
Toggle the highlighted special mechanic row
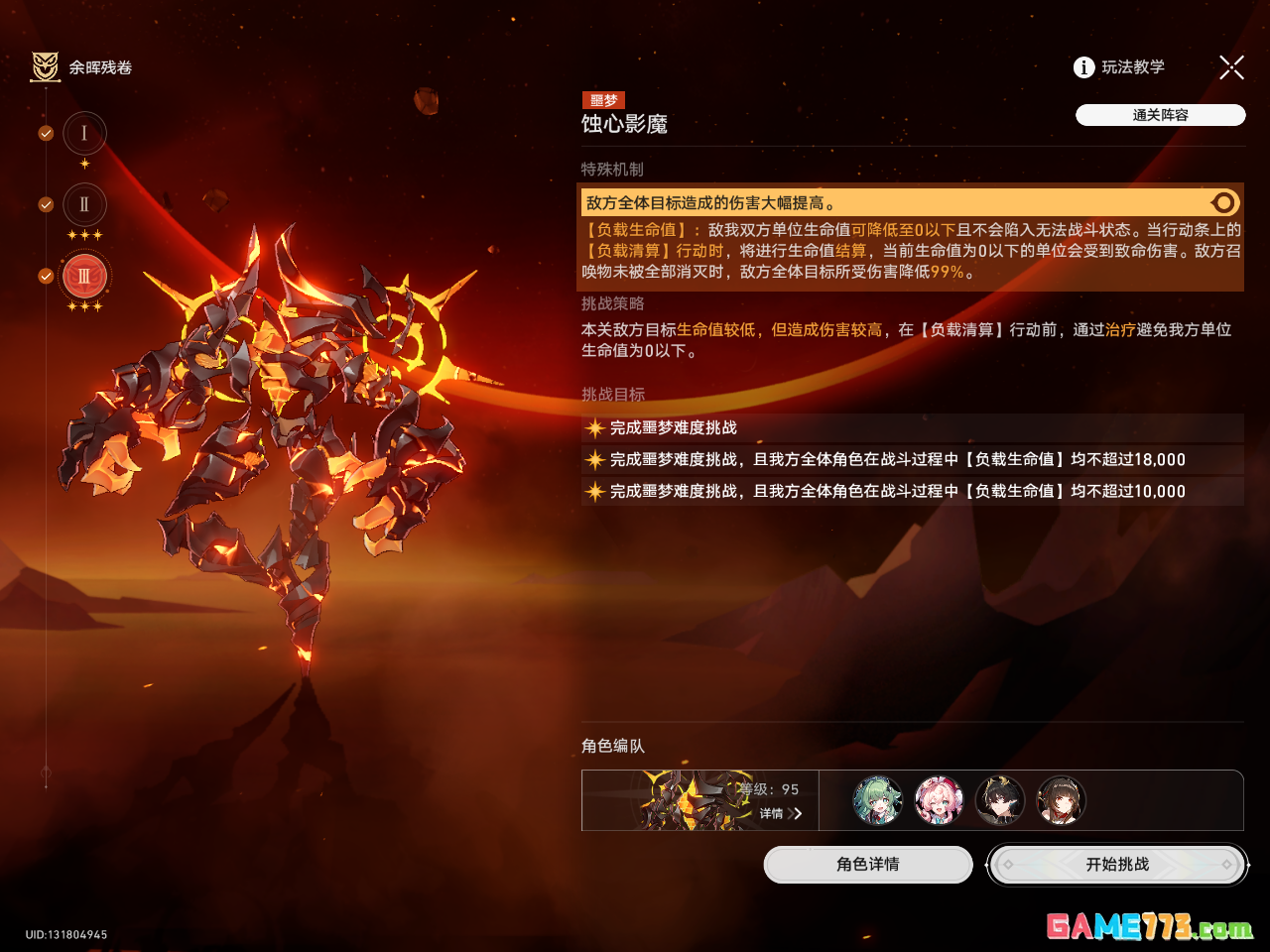pyautogui.click(x=1224, y=203)
